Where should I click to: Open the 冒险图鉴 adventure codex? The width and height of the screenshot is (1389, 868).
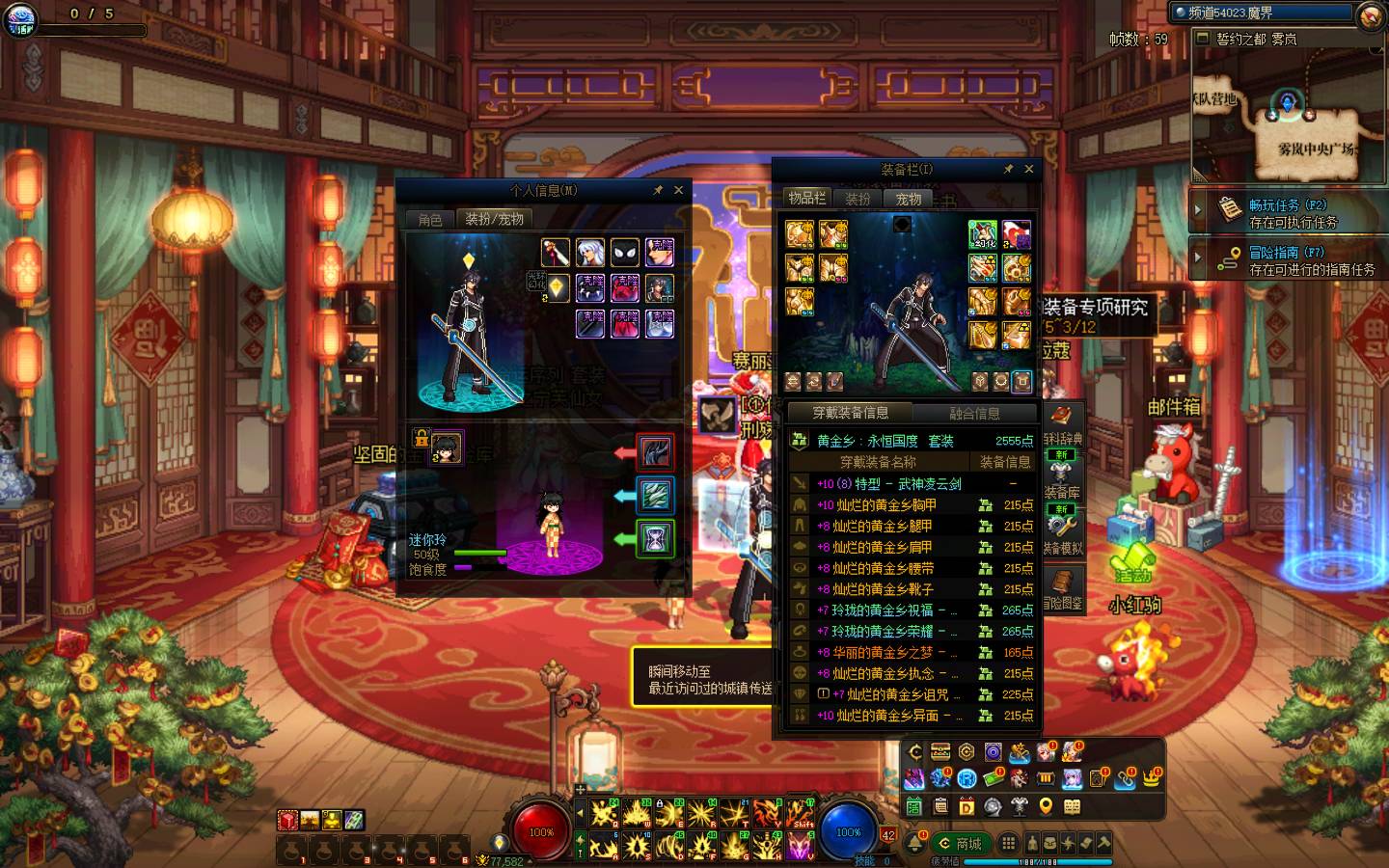[1062, 589]
